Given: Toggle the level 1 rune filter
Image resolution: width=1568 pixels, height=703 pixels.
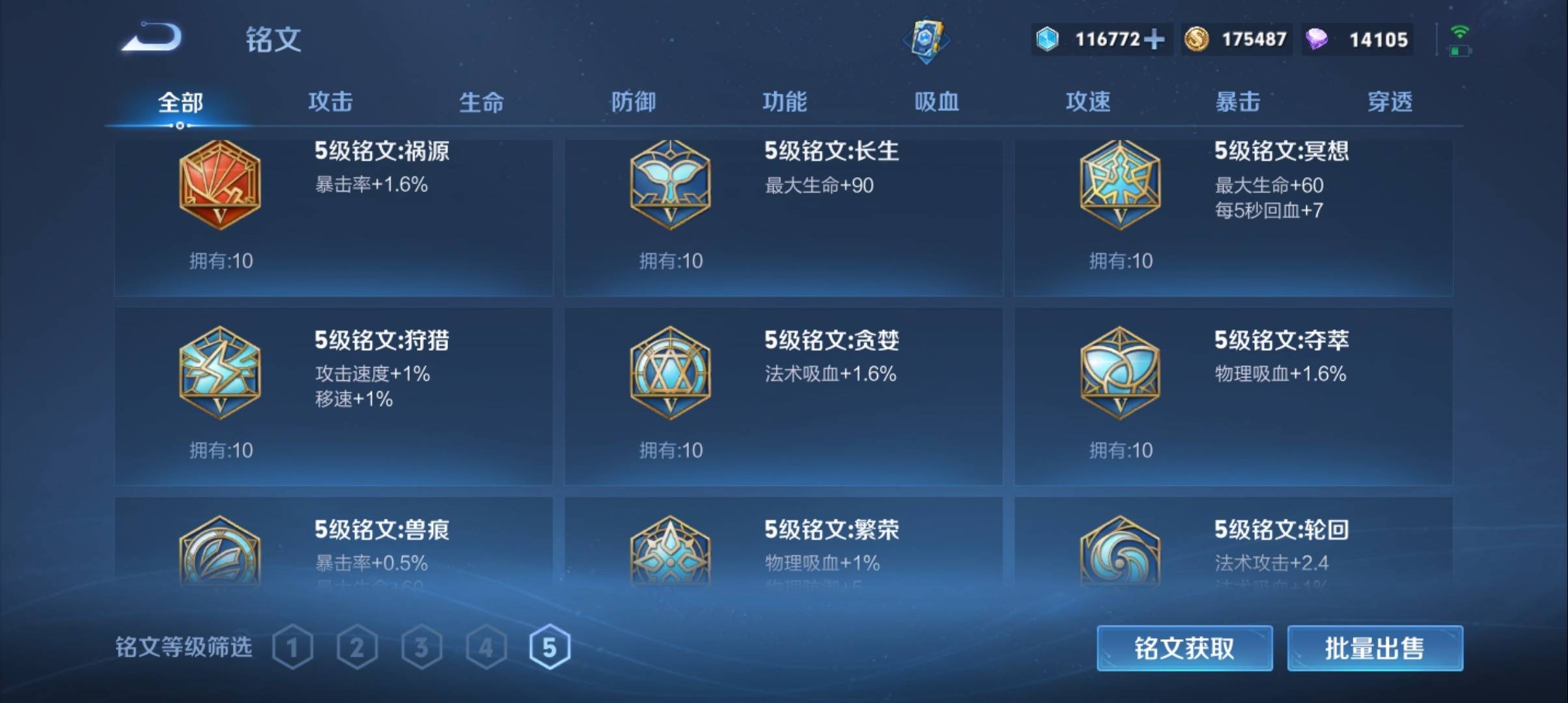Looking at the screenshot, I should pyautogui.click(x=294, y=647).
